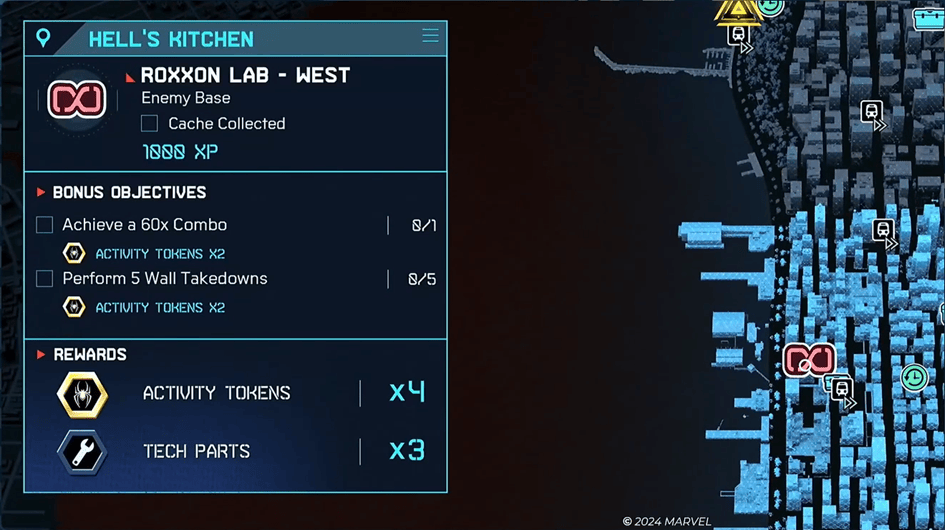Tick the Achieve a 60x Combo objective
The height and width of the screenshot is (530, 945).
coord(44,225)
